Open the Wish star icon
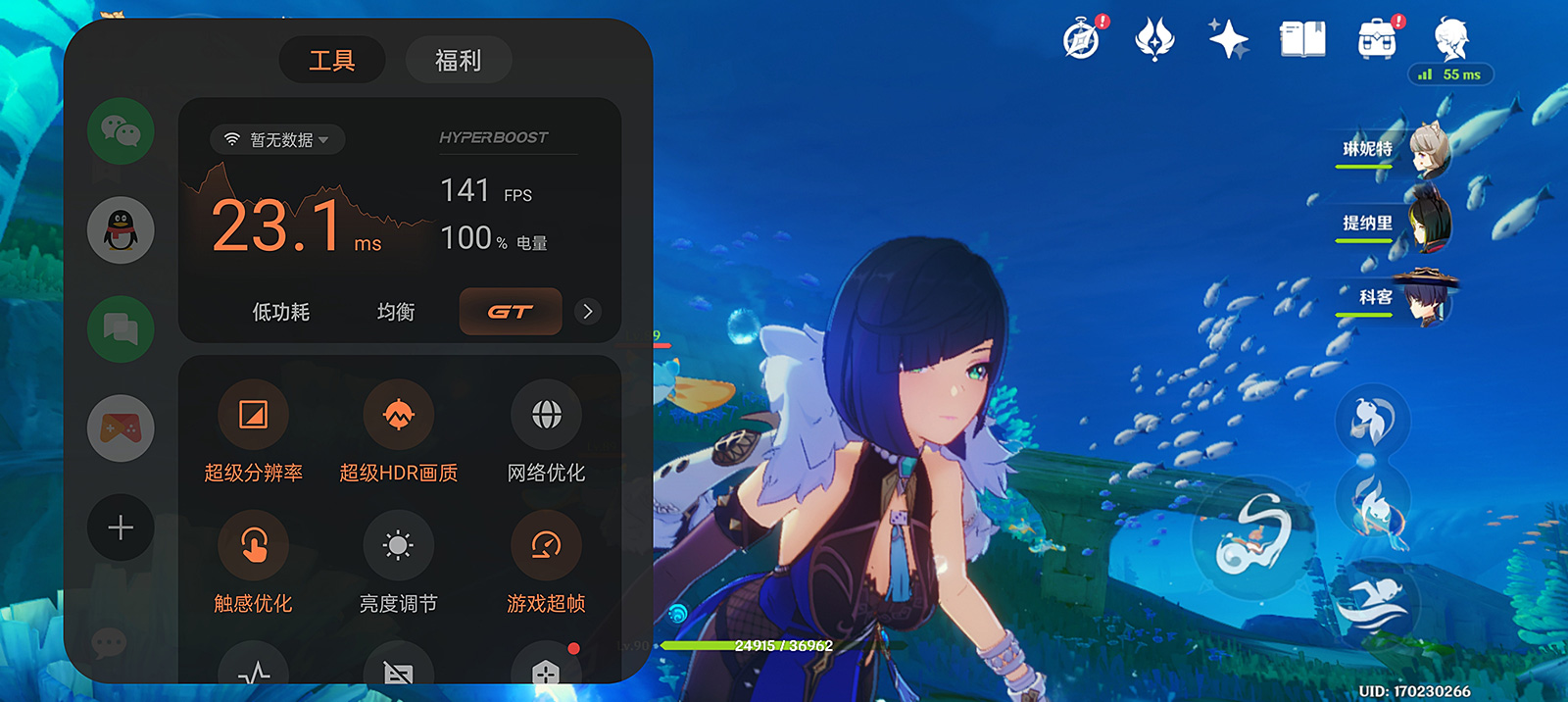The image size is (1568, 702). coord(1228,40)
